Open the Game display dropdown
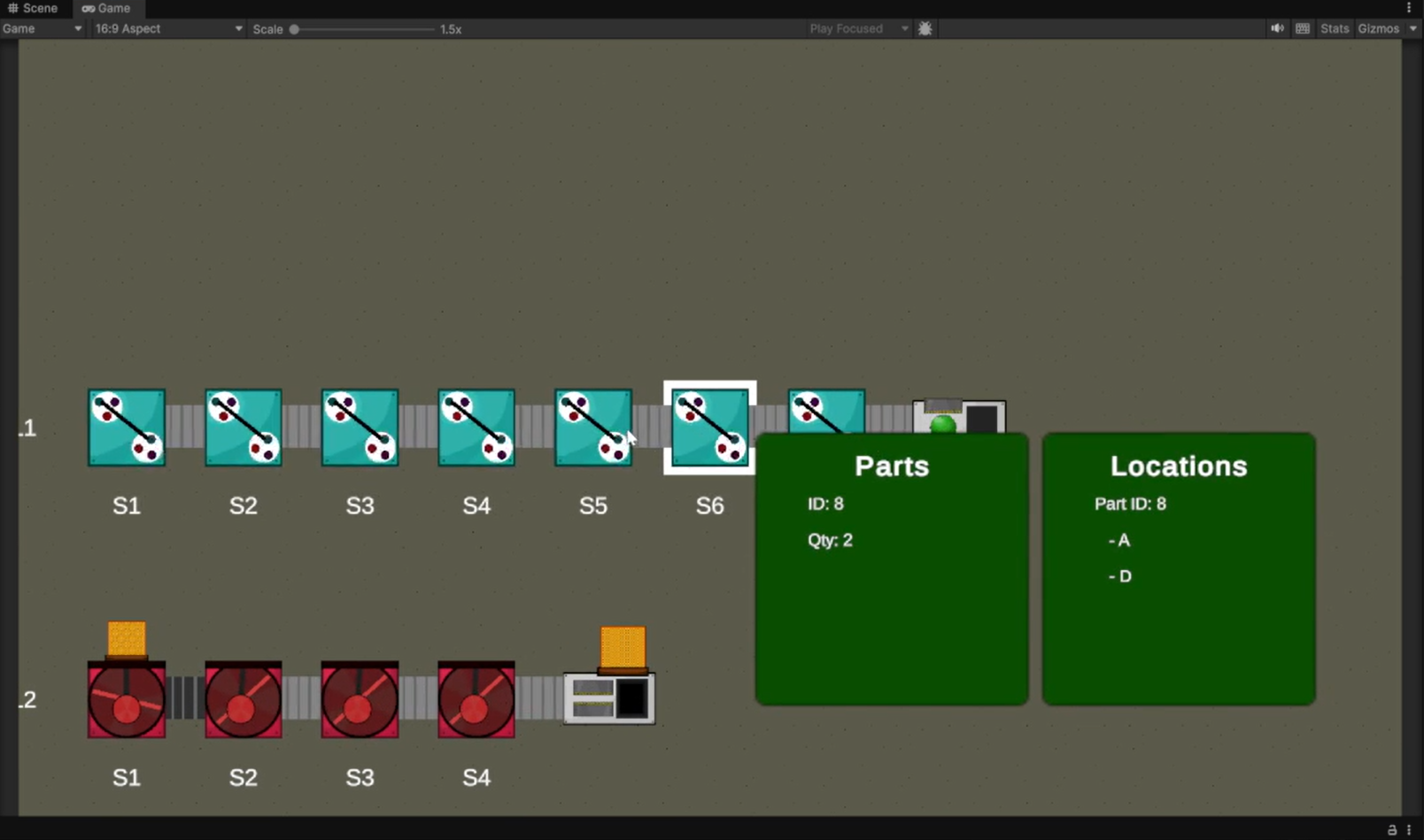The image size is (1424, 840). click(x=42, y=29)
